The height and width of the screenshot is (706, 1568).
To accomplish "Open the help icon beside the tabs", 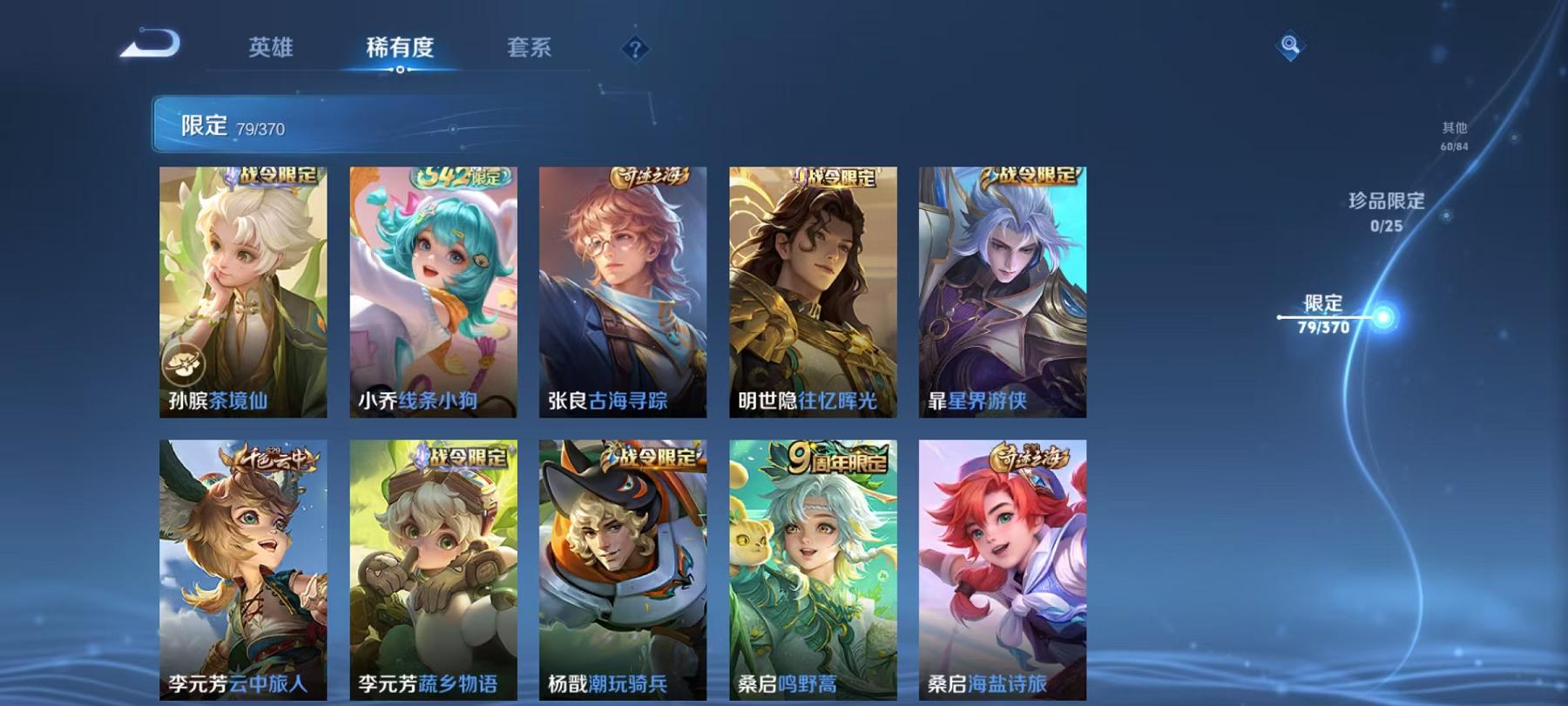I will [x=635, y=48].
